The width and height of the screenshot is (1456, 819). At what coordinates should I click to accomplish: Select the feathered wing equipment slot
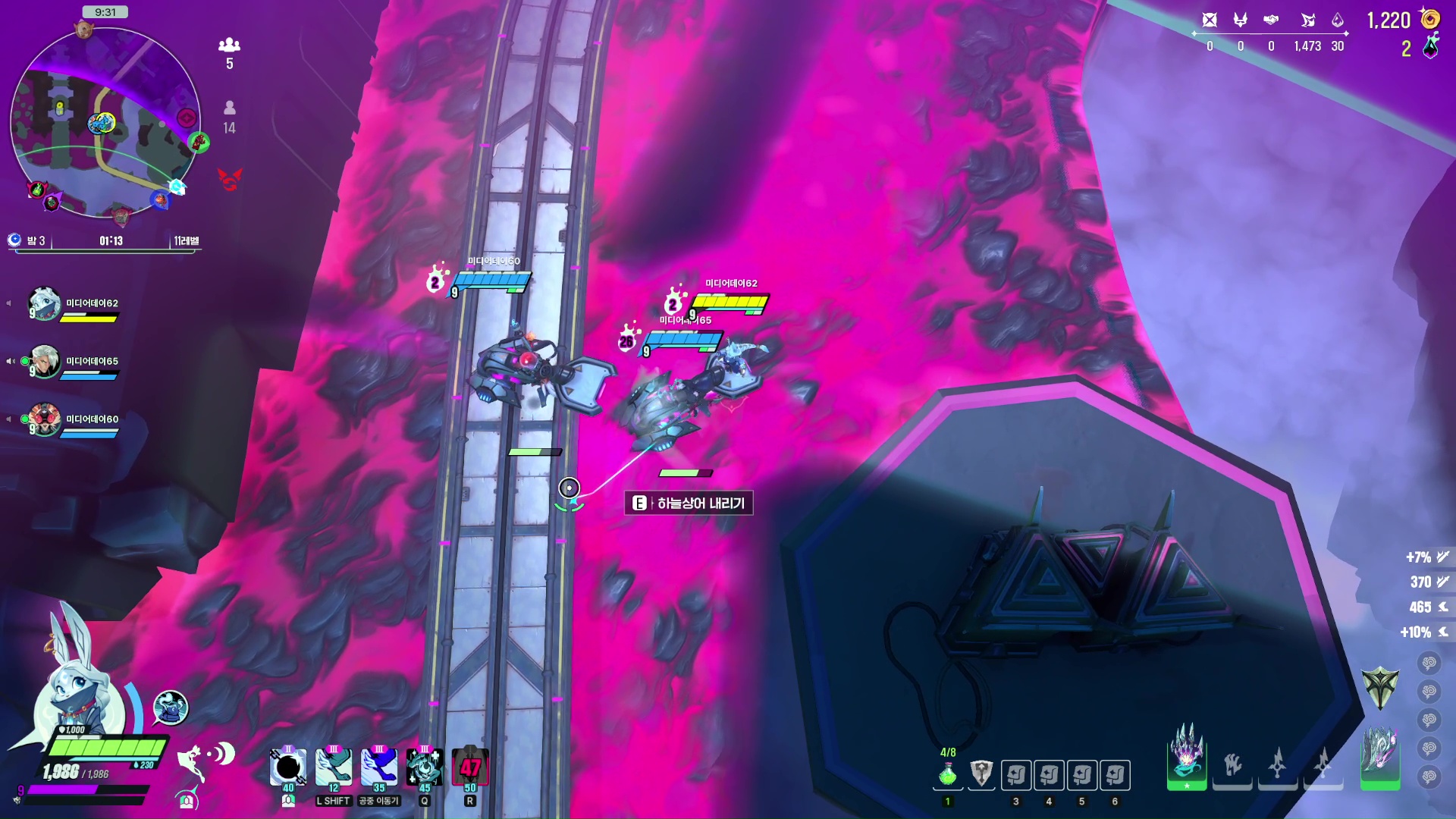1379,755
